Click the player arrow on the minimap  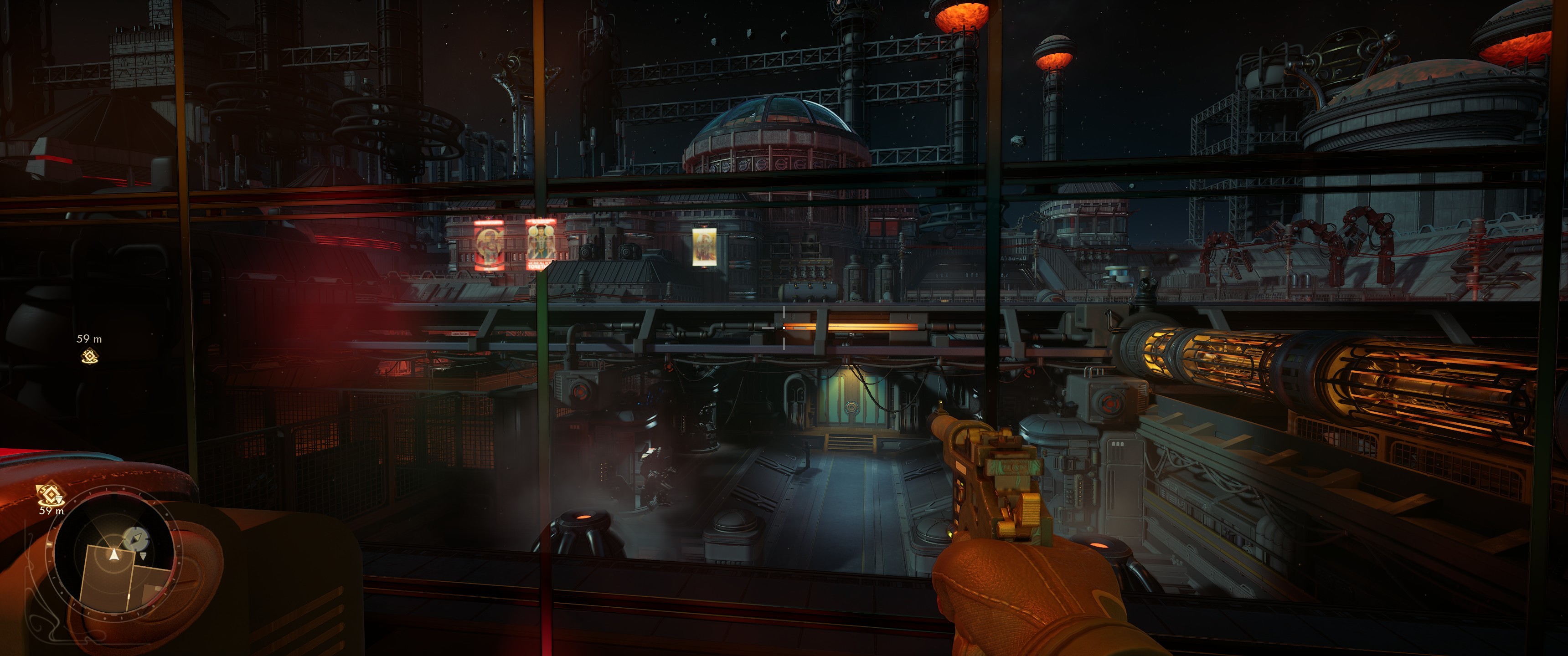[114, 554]
